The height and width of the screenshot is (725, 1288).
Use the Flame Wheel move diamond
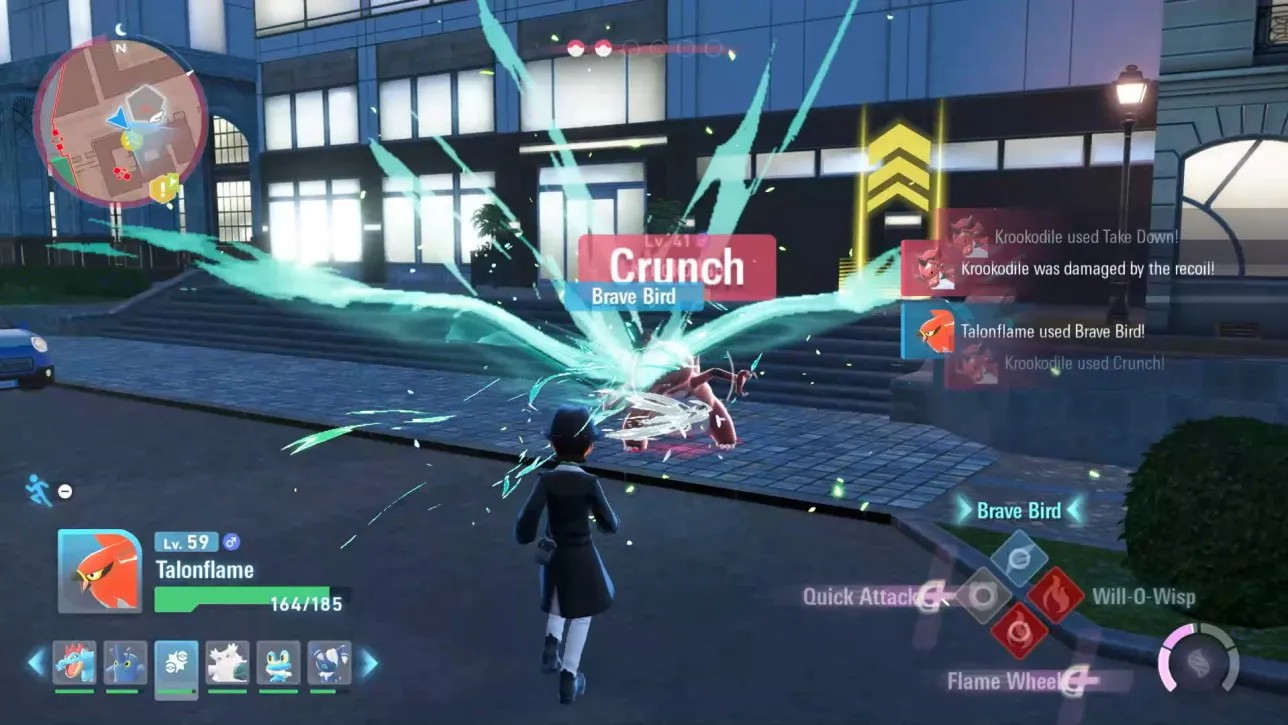[x=1019, y=632]
